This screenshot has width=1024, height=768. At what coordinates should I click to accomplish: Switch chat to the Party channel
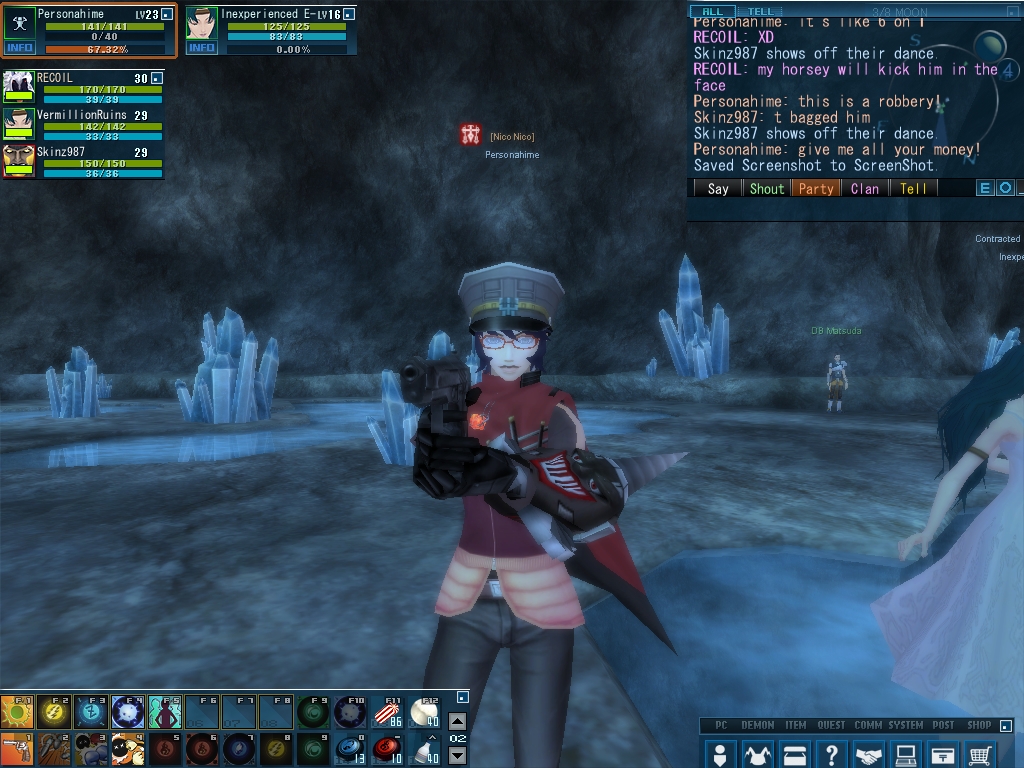click(815, 188)
